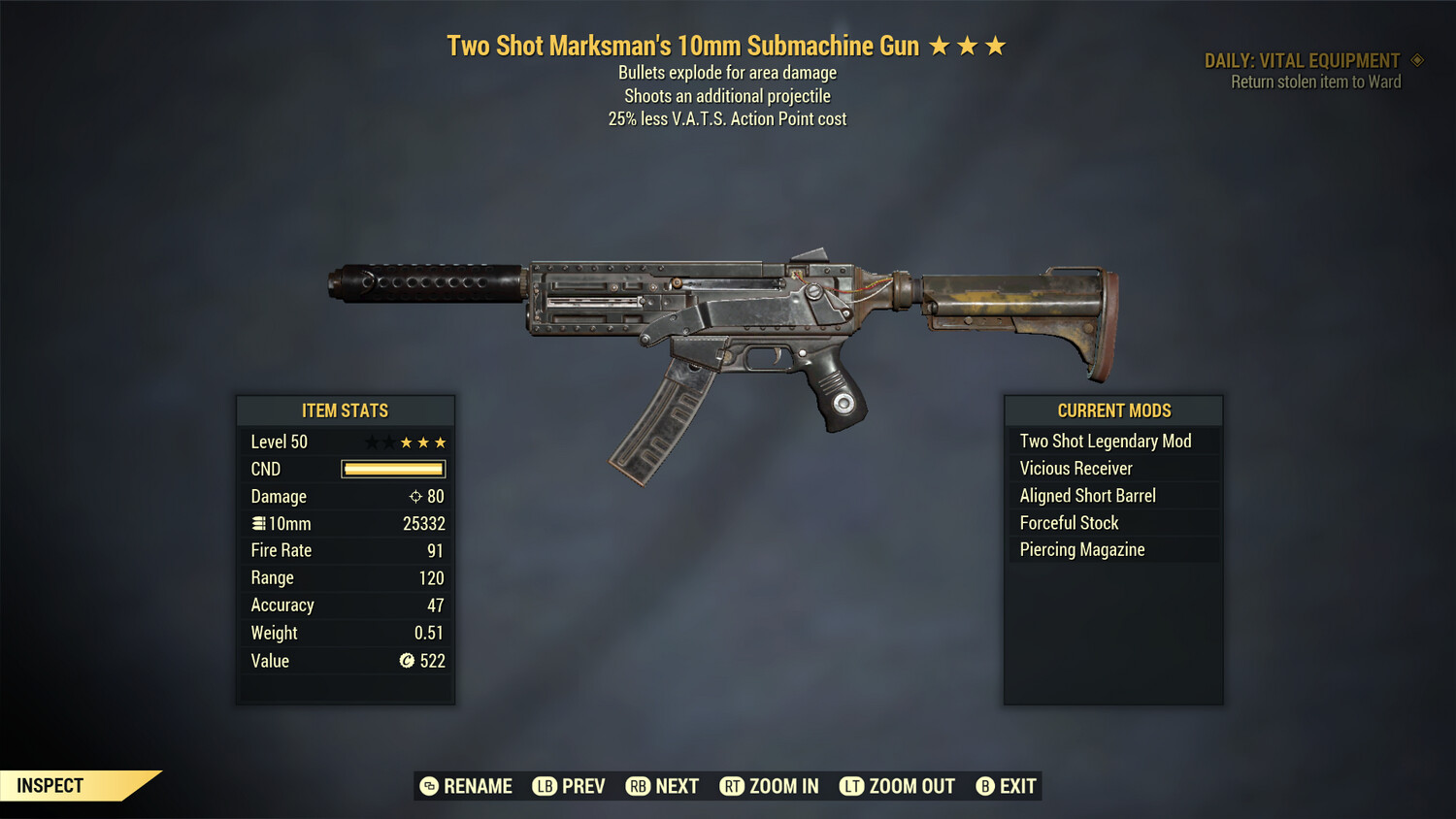Expand the CURRENT MODS panel header
The width and height of the screenshot is (1456, 819).
coord(1112,410)
